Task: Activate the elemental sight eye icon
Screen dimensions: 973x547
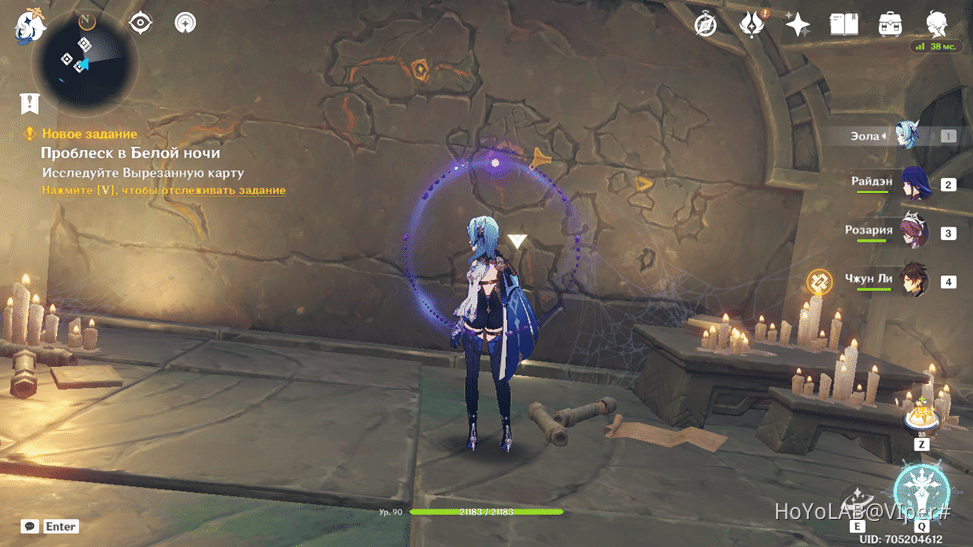Action: tap(140, 22)
